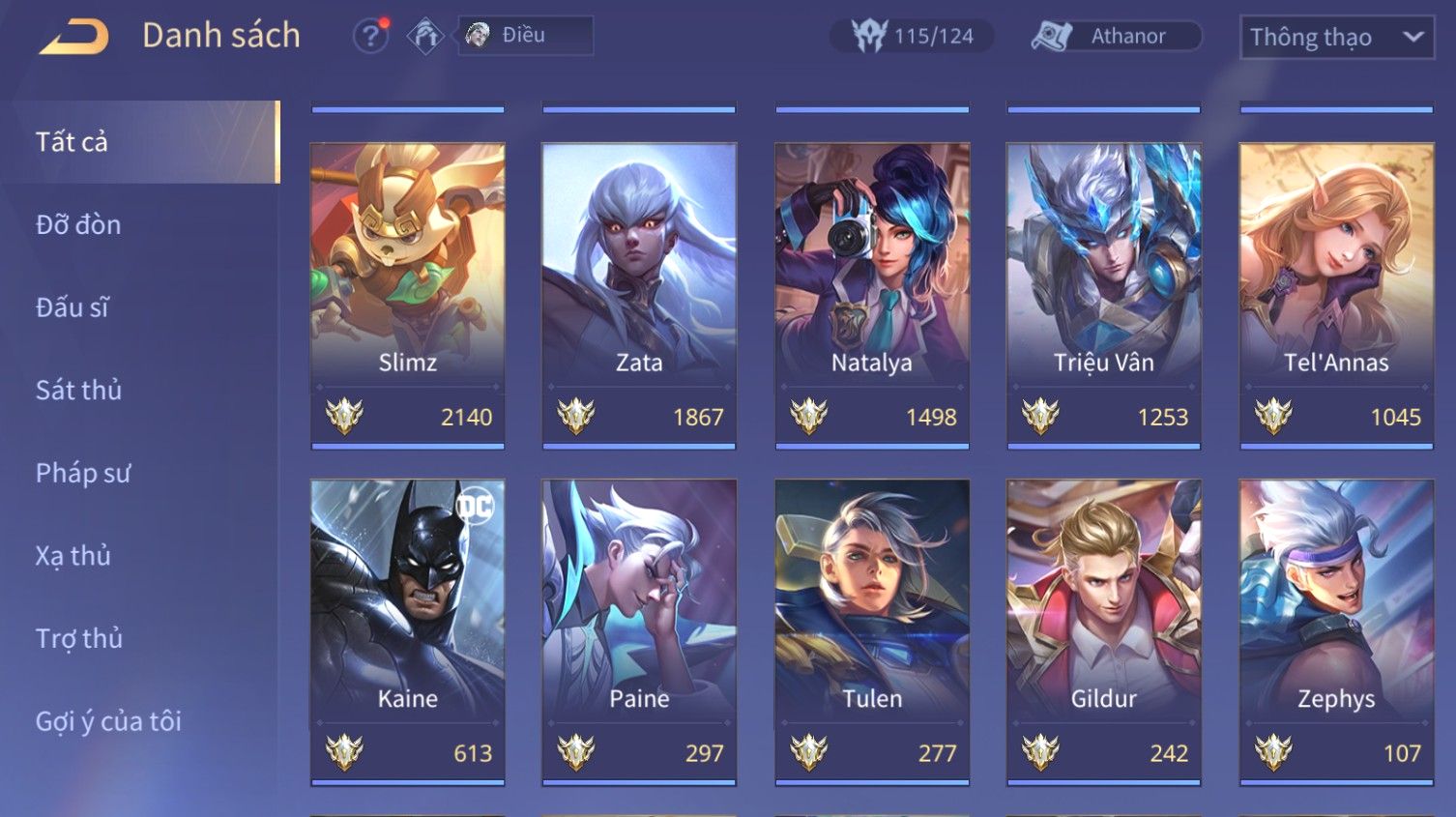Screen dimensions: 1456x817
Task: Show the Xạ thủ heroes
Action: point(73,556)
